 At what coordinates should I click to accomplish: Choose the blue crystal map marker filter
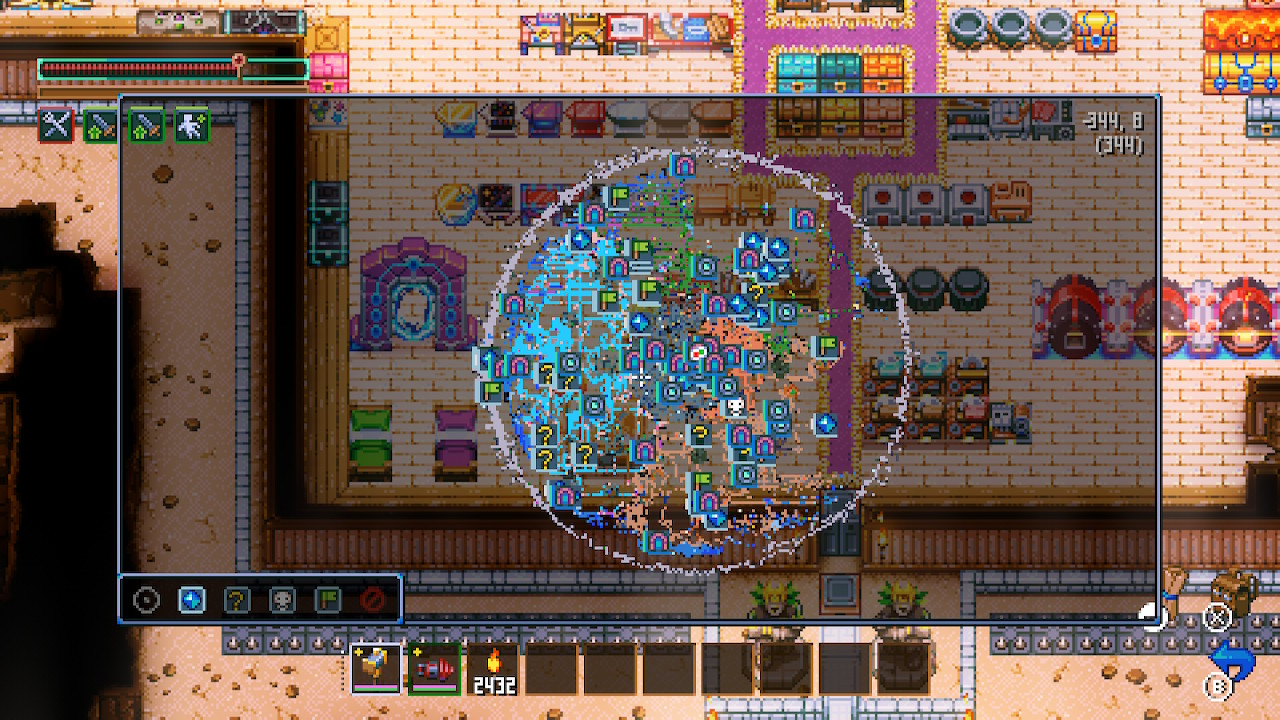pos(191,600)
